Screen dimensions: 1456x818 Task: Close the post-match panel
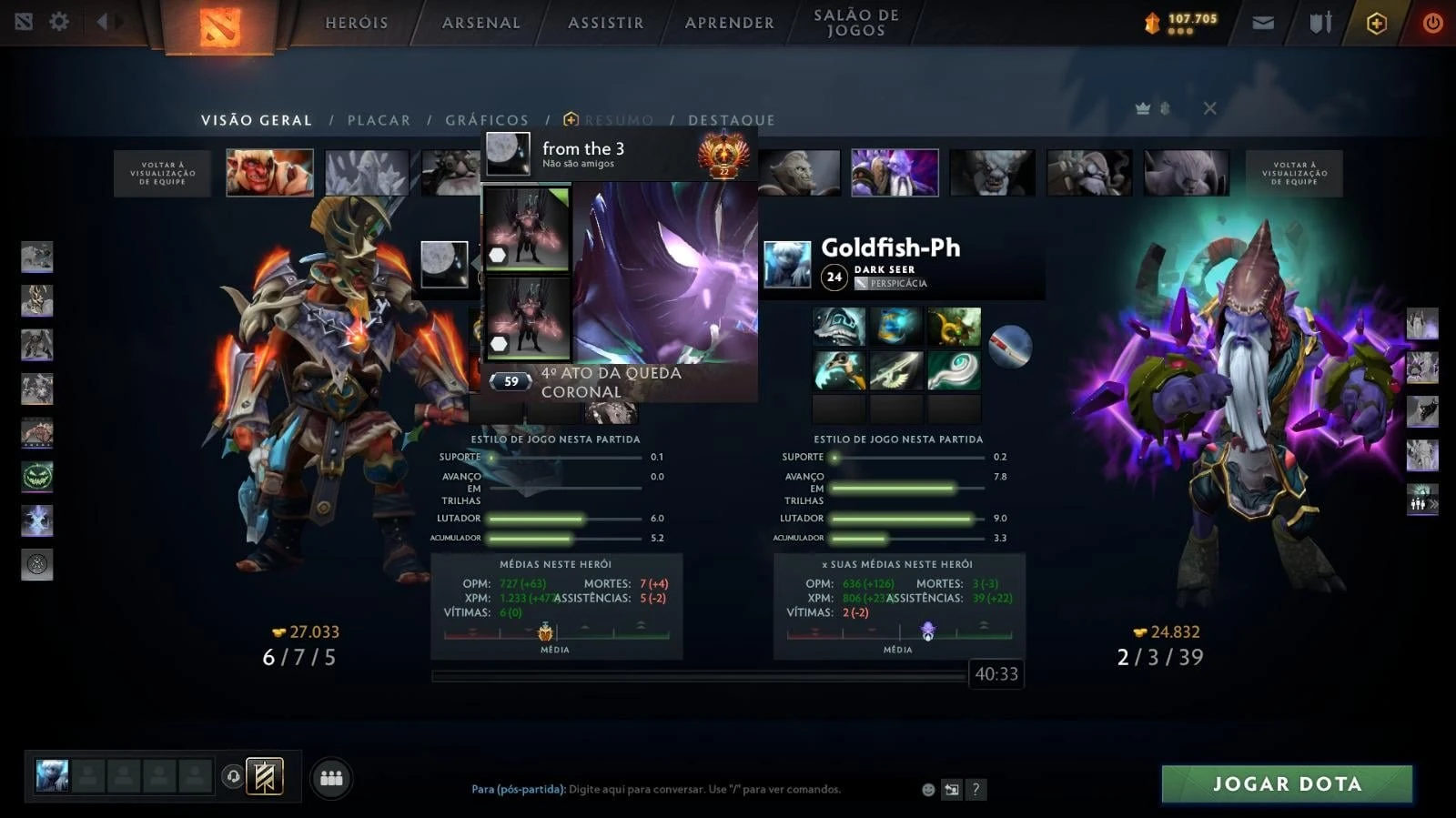tap(1209, 108)
